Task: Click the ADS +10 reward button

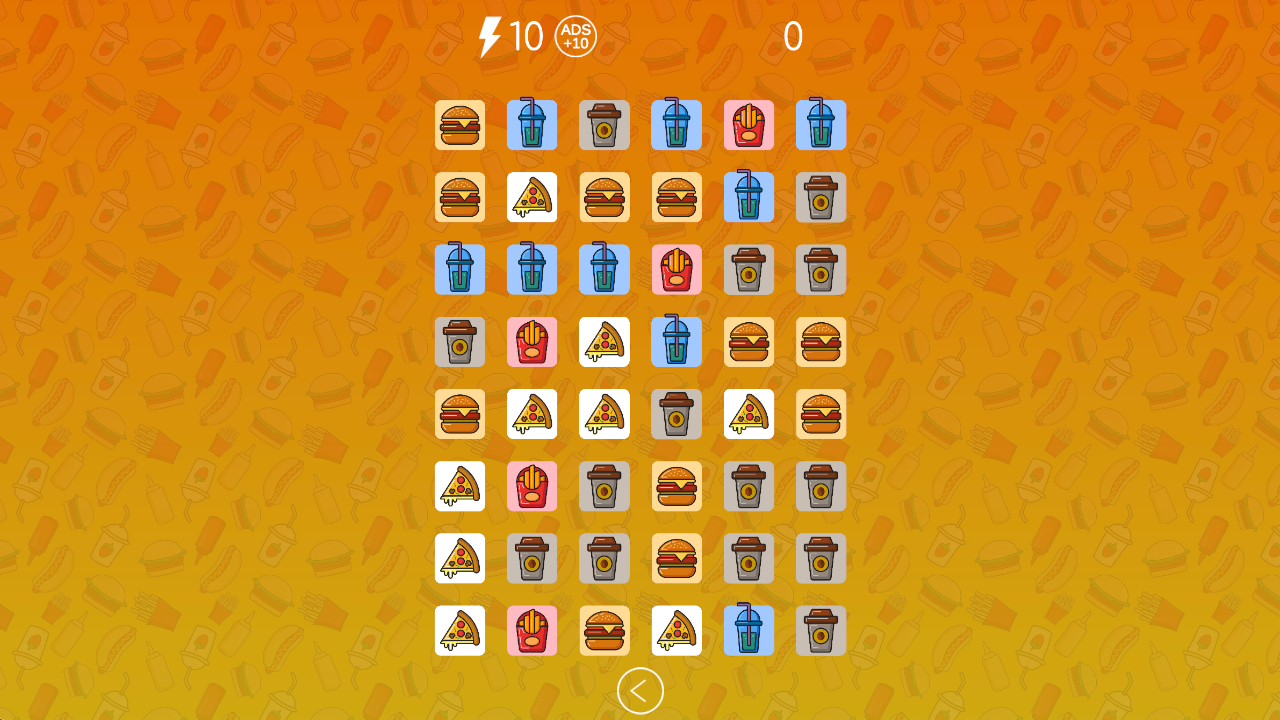Action: (x=574, y=38)
